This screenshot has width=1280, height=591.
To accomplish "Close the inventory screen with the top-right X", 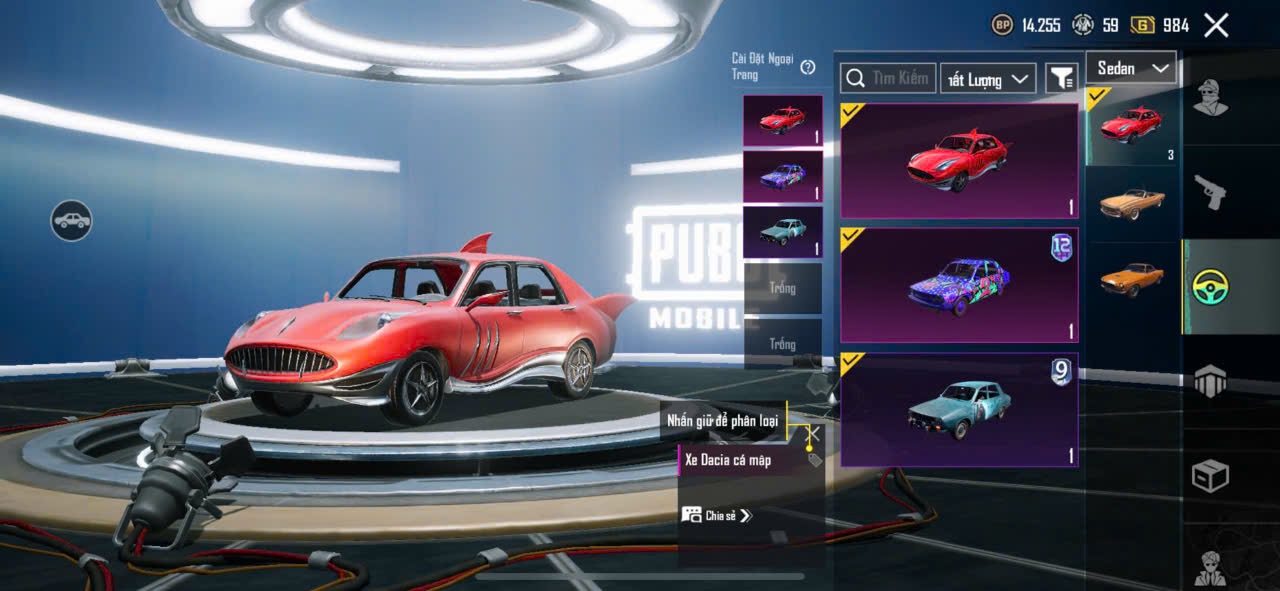I will coord(1215,25).
